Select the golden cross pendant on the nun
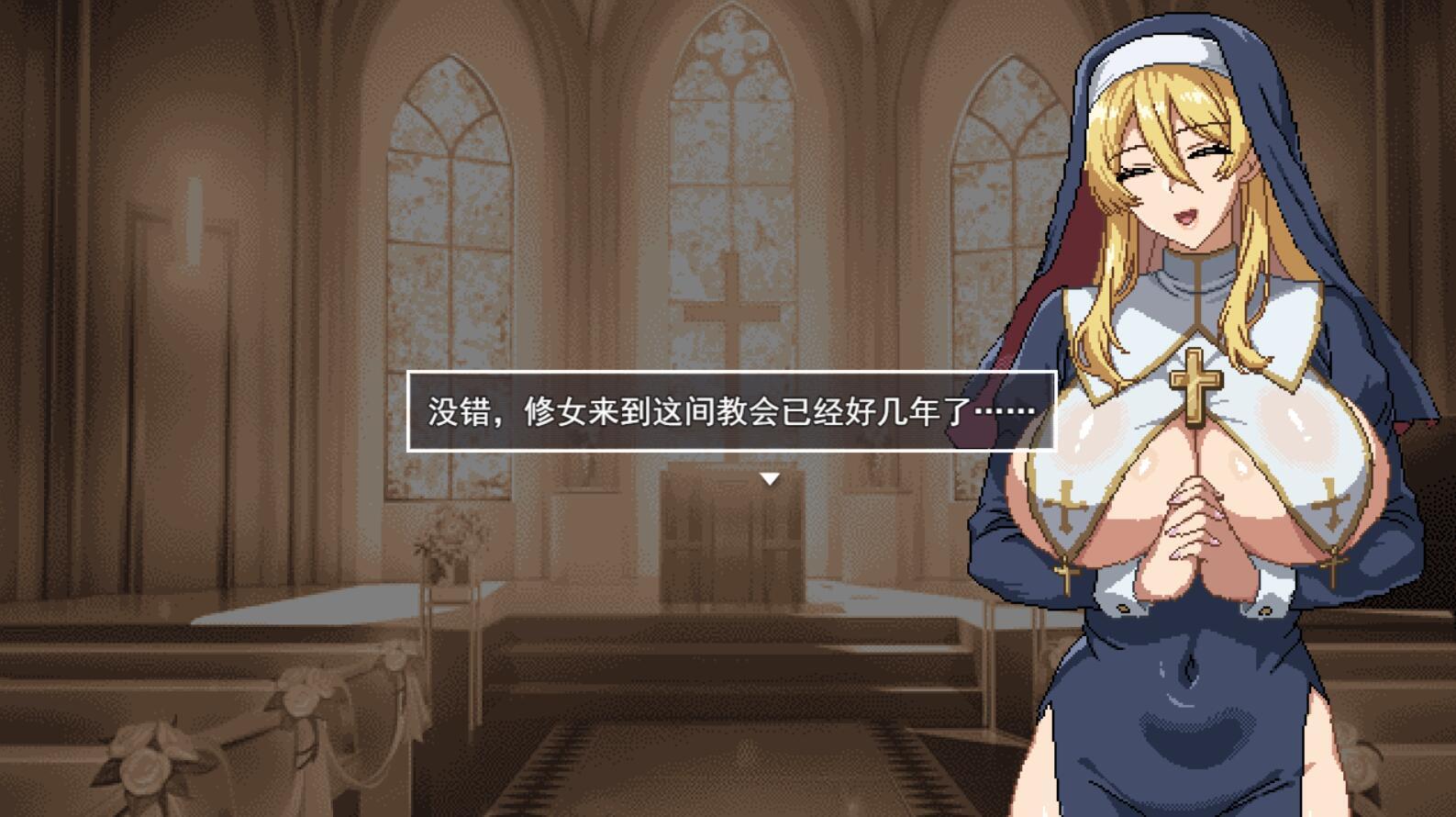1456x817 pixels. click(x=1197, y=381)
